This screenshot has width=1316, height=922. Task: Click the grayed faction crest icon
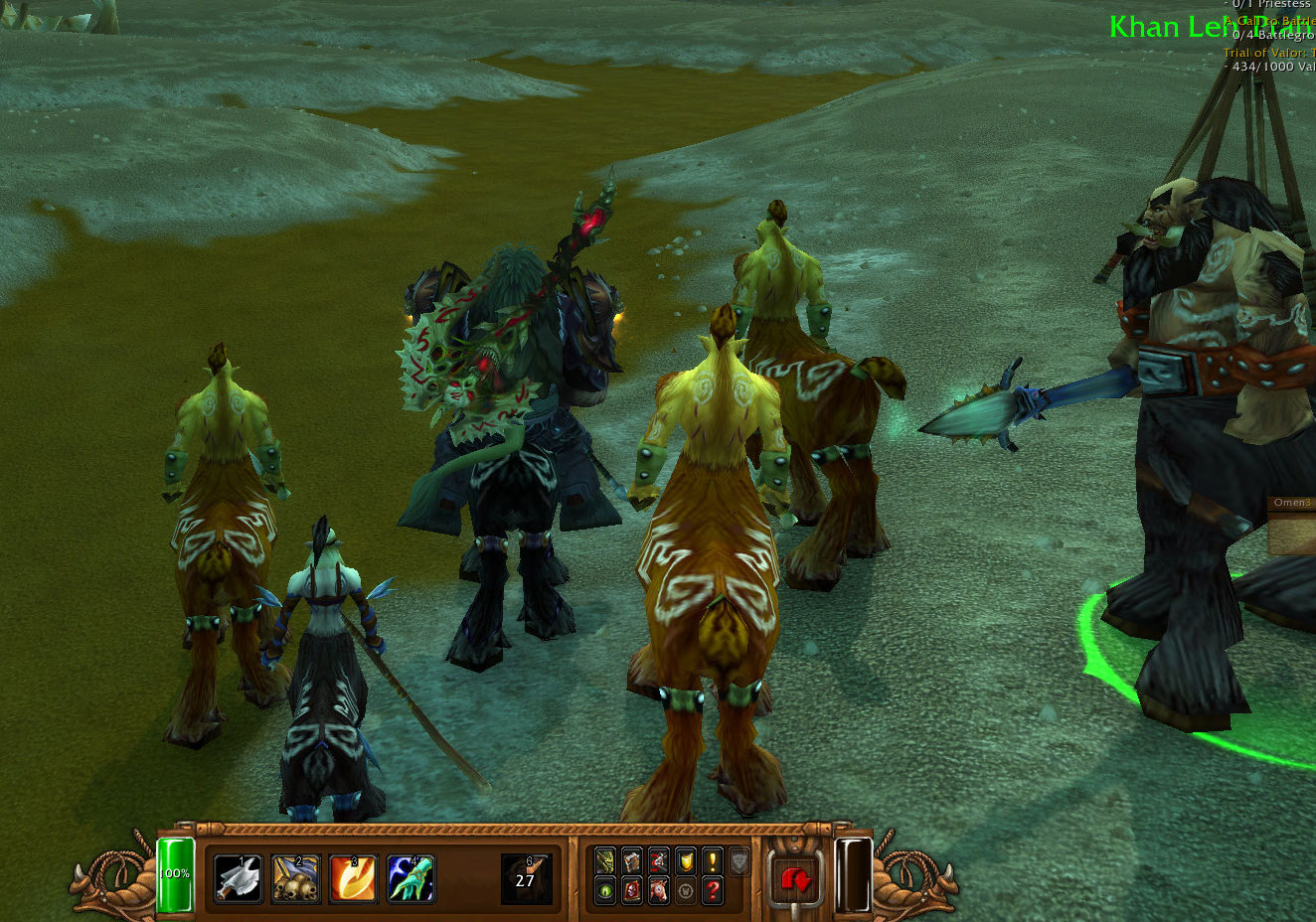tap(740, 861)
